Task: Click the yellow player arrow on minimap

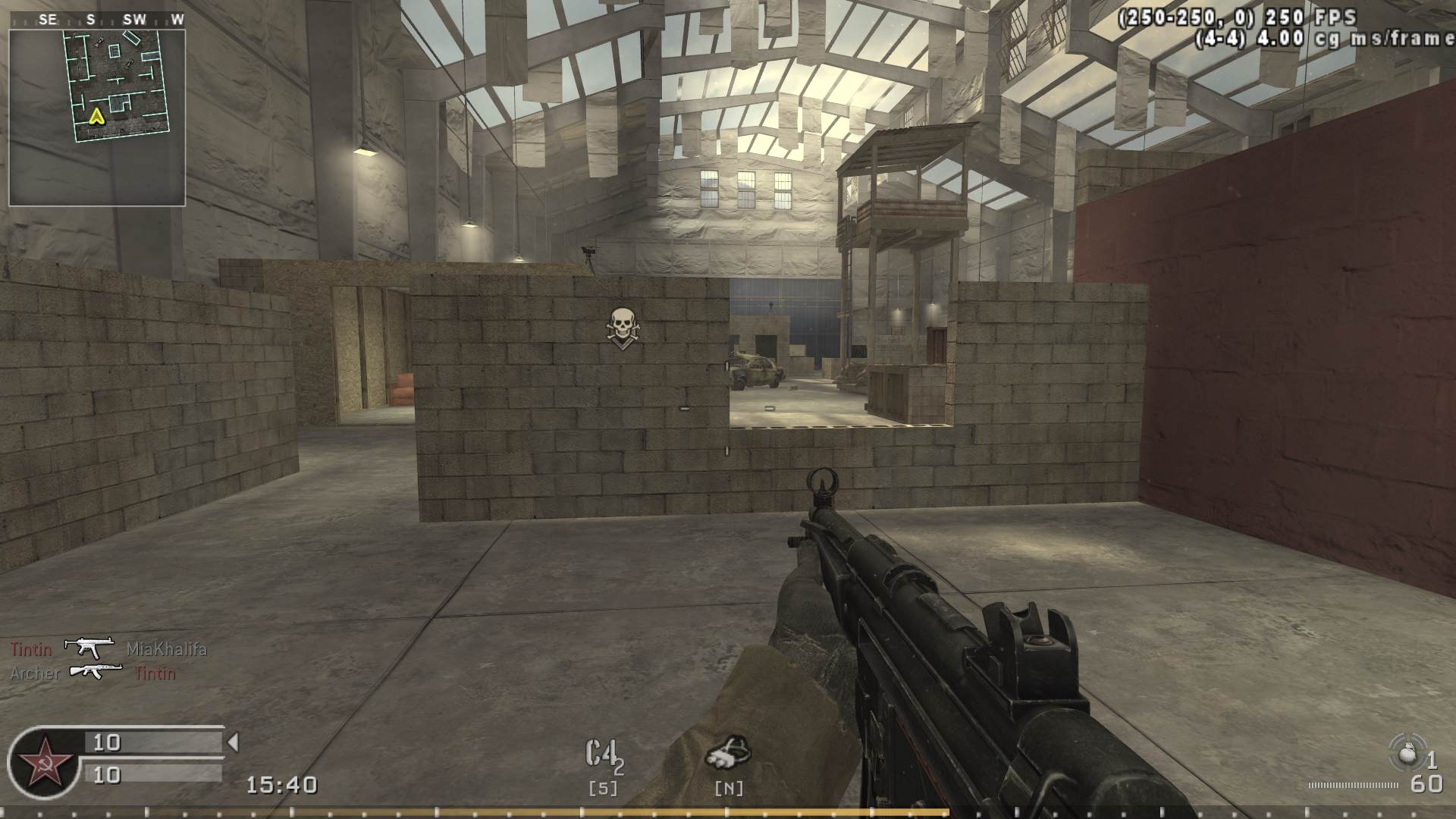Action: 96,116
